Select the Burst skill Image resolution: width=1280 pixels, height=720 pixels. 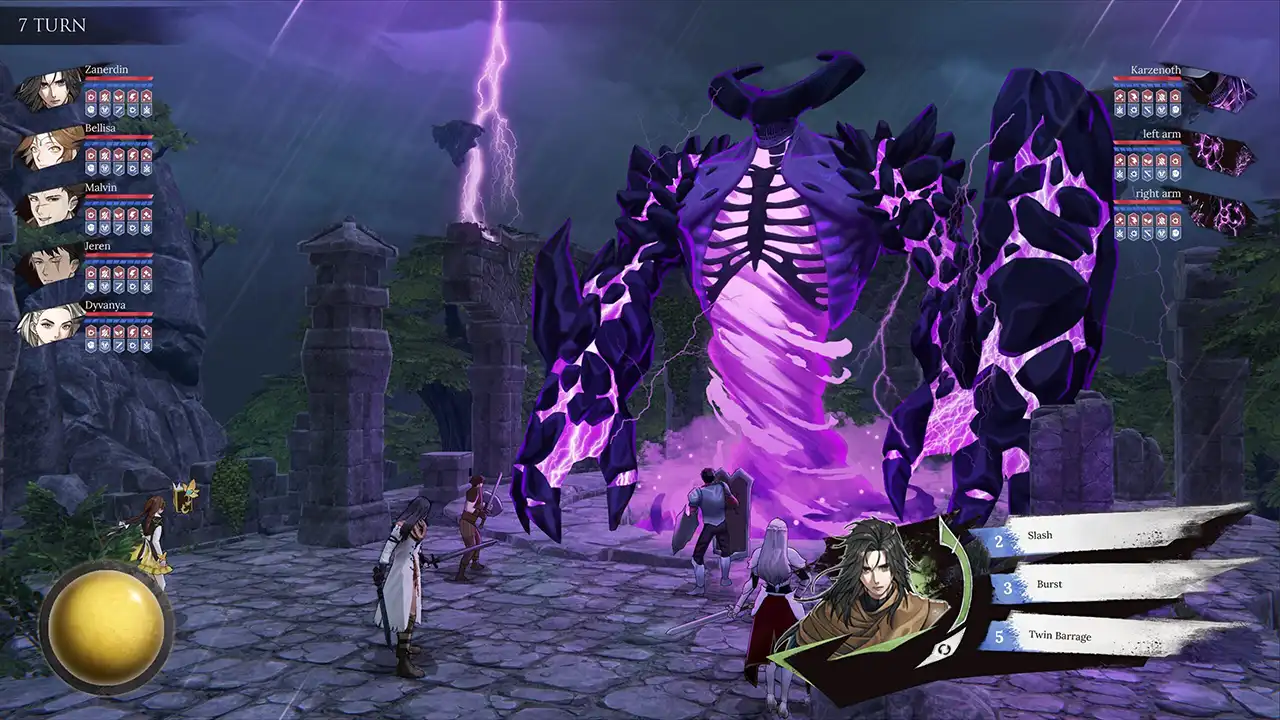[x=1100, y=584]
